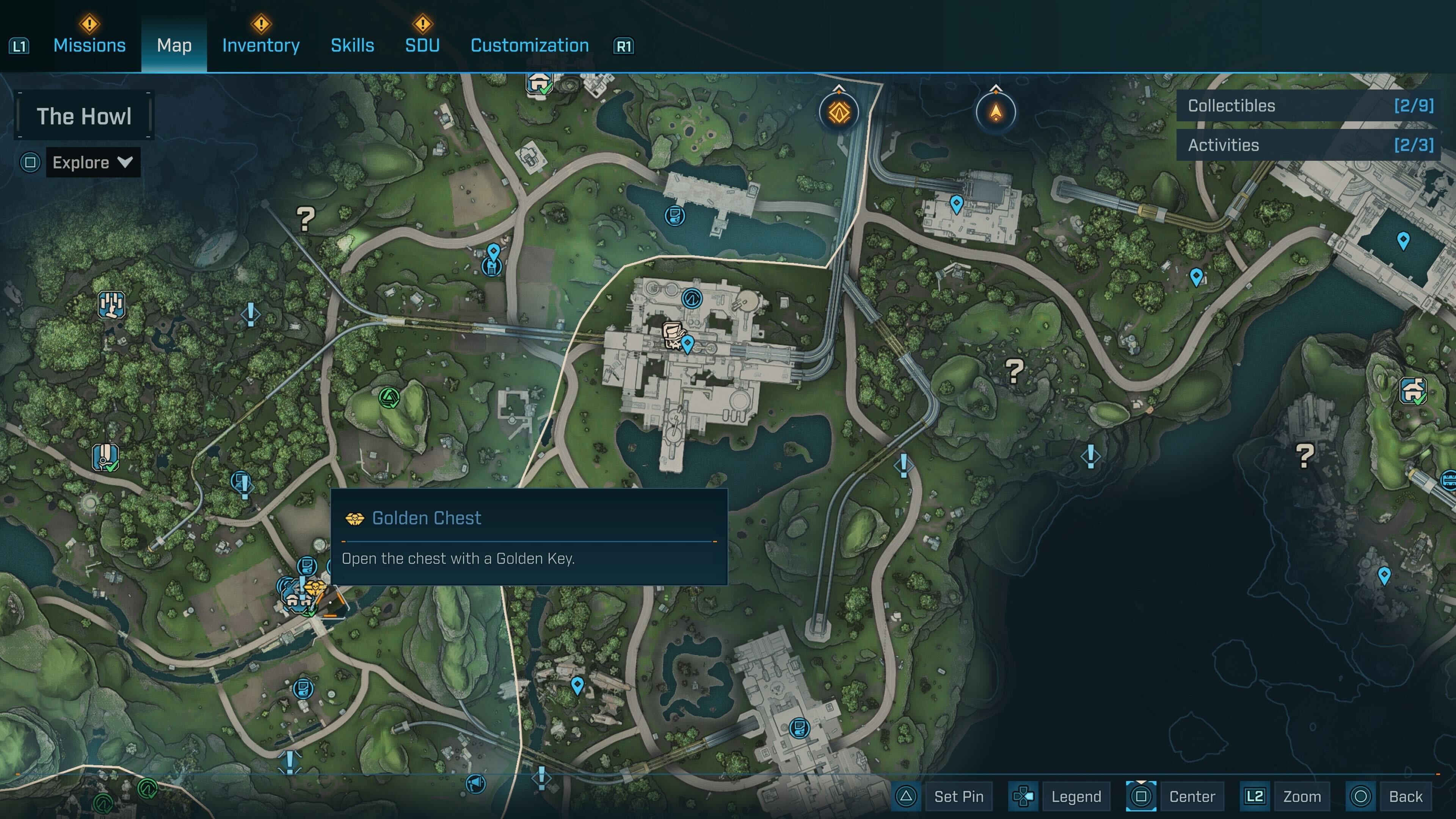Image resolution: width=1456 pixels, height=819 pixels.
Task: Click the Golden Chest tooltip title
Action: (426, 518)
